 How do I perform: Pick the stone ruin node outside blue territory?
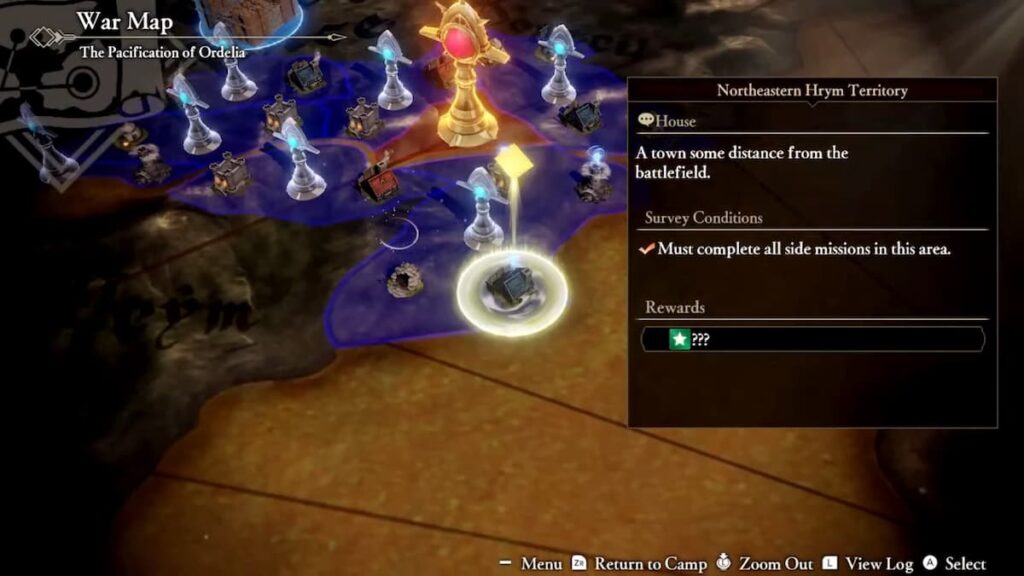point(405,278)
